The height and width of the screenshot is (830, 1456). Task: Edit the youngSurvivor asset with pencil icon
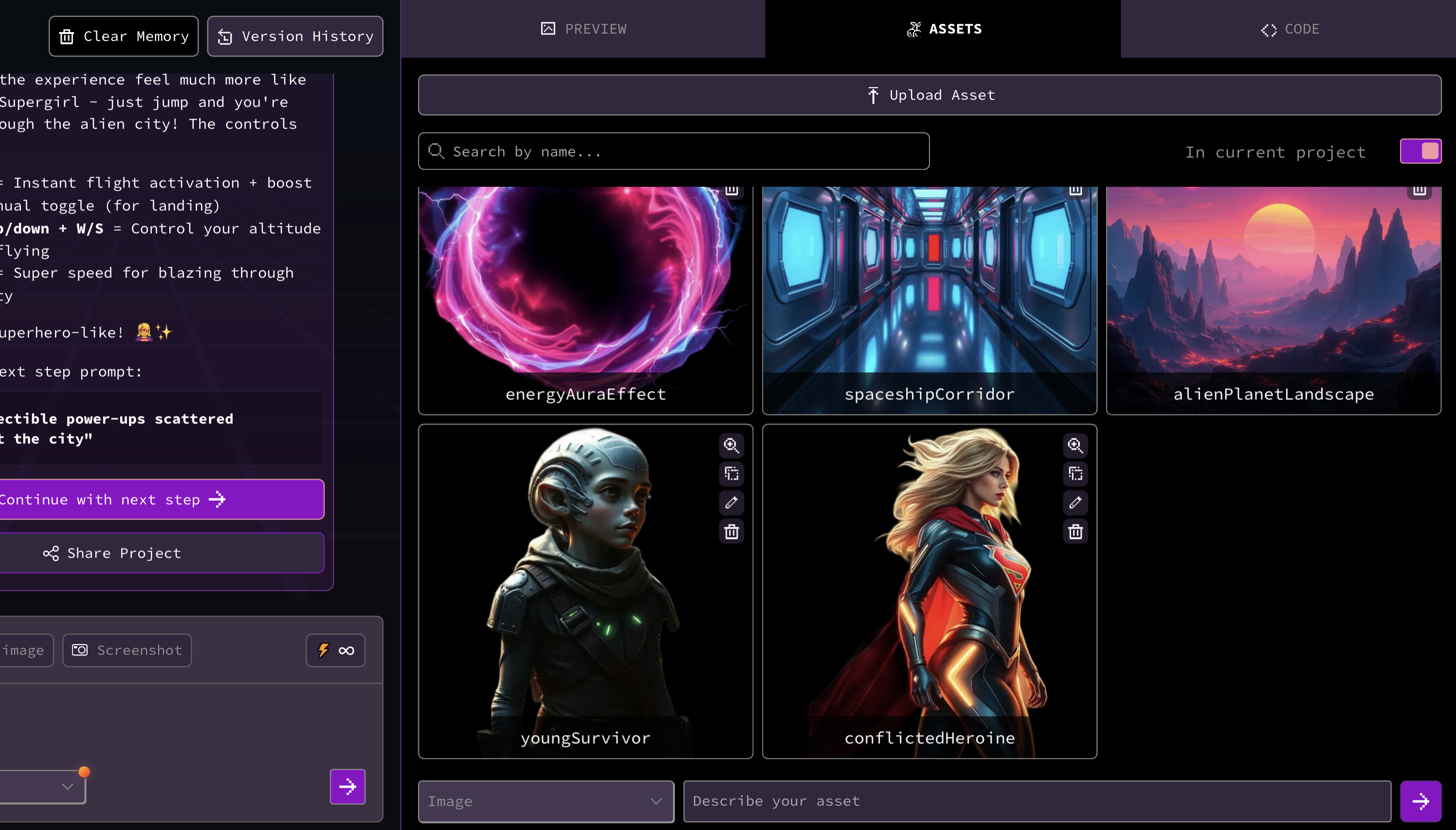coord(731,503)
